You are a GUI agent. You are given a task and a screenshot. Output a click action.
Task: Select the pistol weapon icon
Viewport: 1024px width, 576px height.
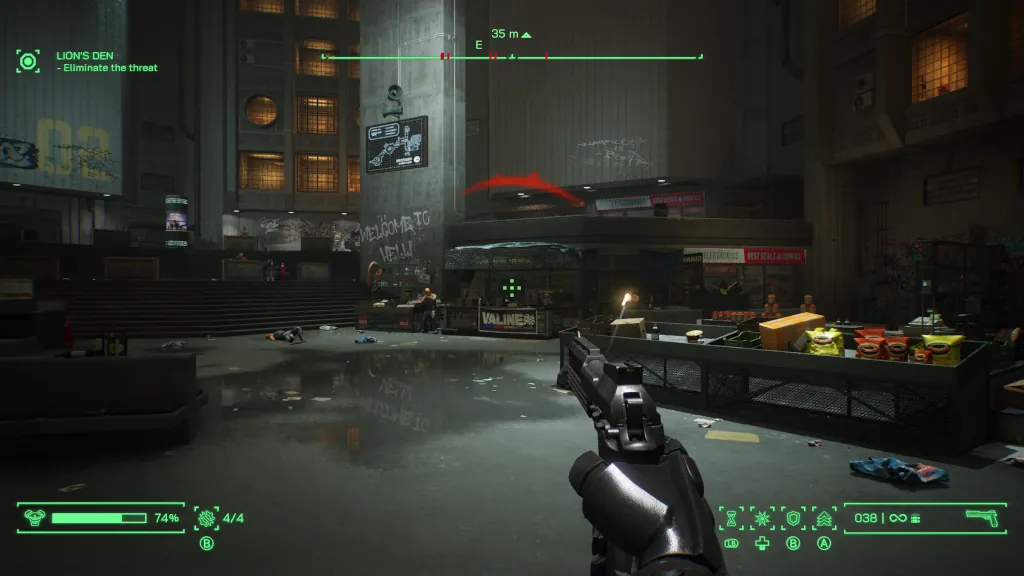click(982, 517)
